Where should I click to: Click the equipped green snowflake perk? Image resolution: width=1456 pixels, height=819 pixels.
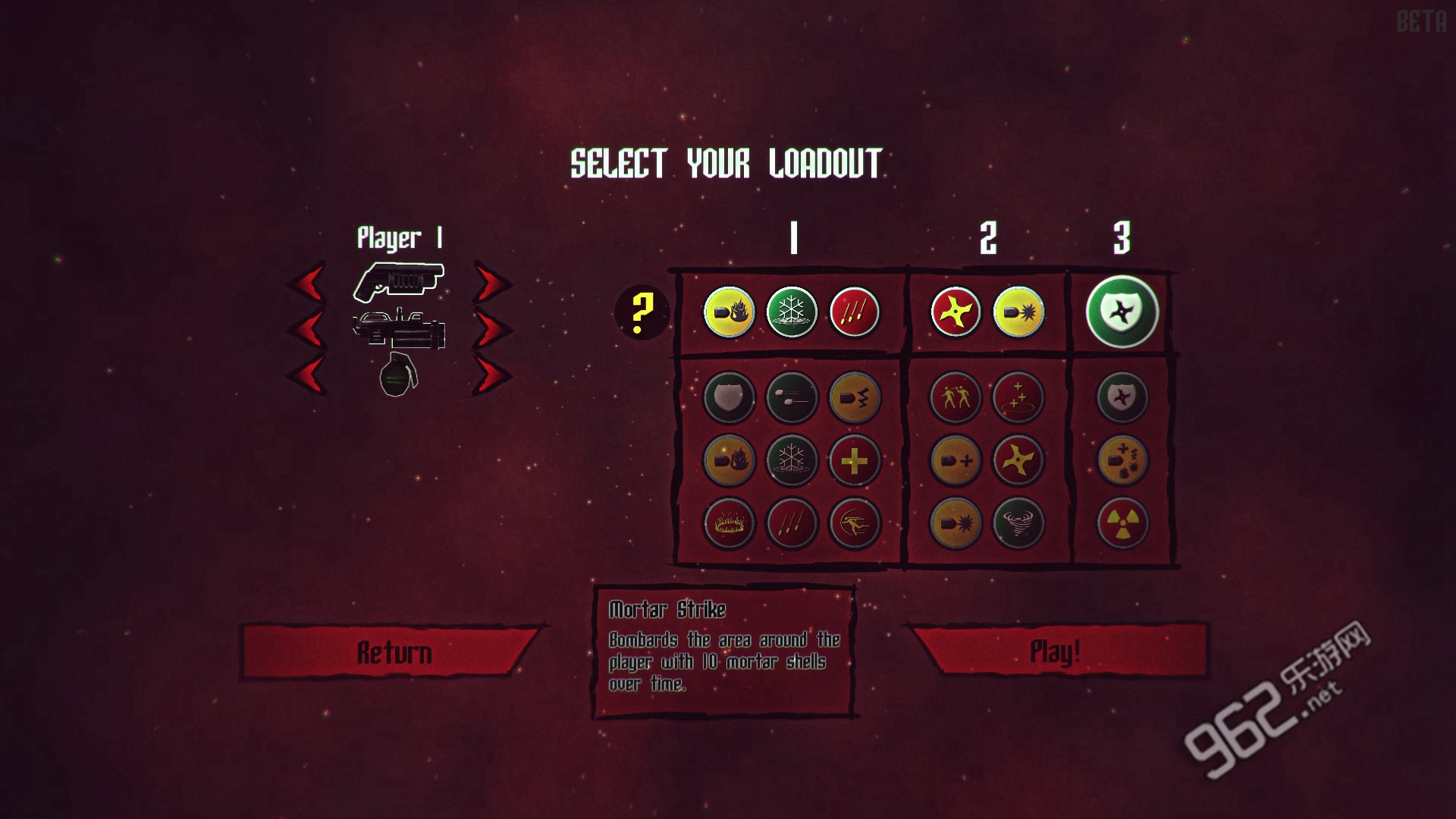coord(792,312)
